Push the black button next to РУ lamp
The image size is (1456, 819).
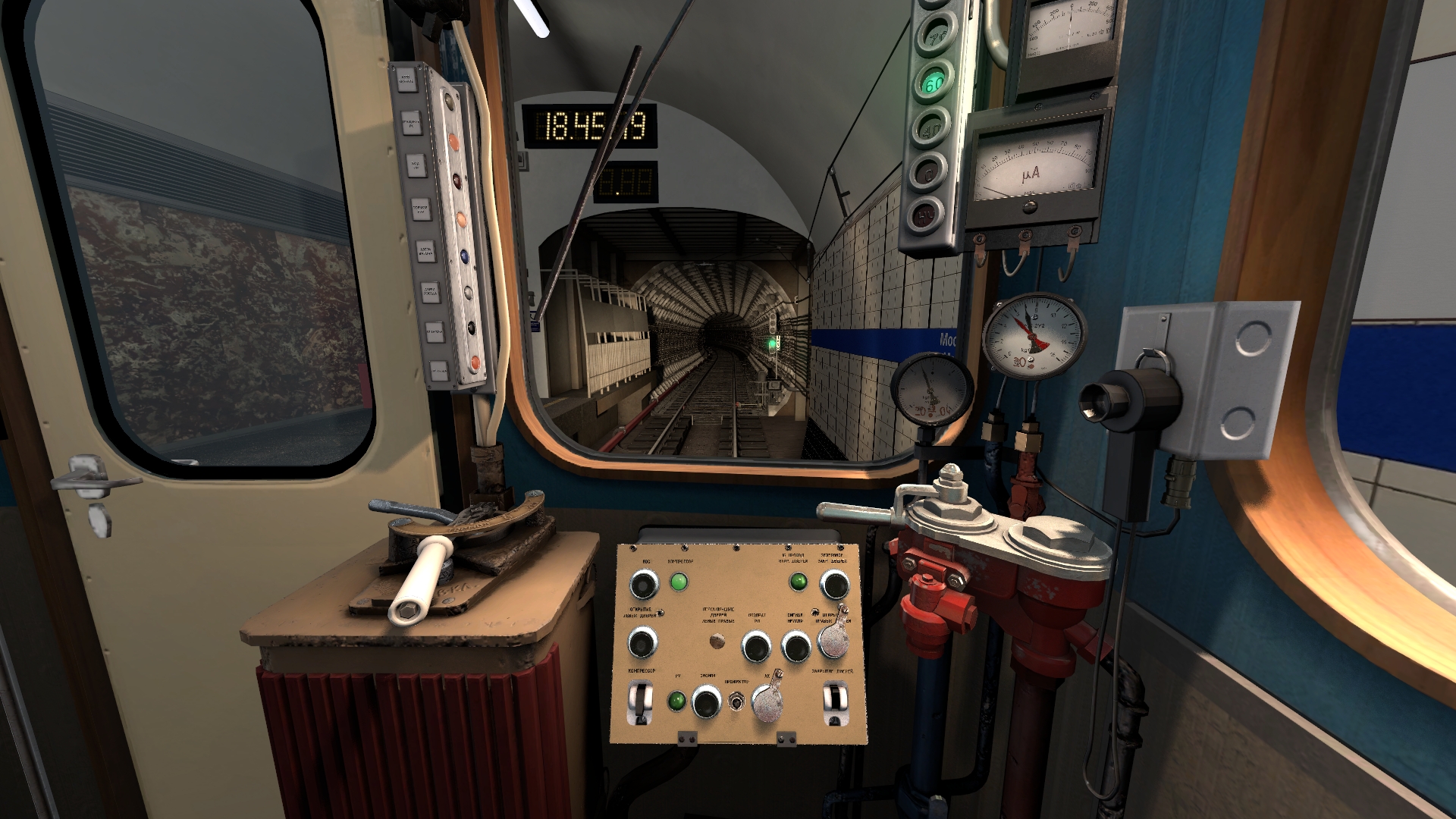coord(707,701)
